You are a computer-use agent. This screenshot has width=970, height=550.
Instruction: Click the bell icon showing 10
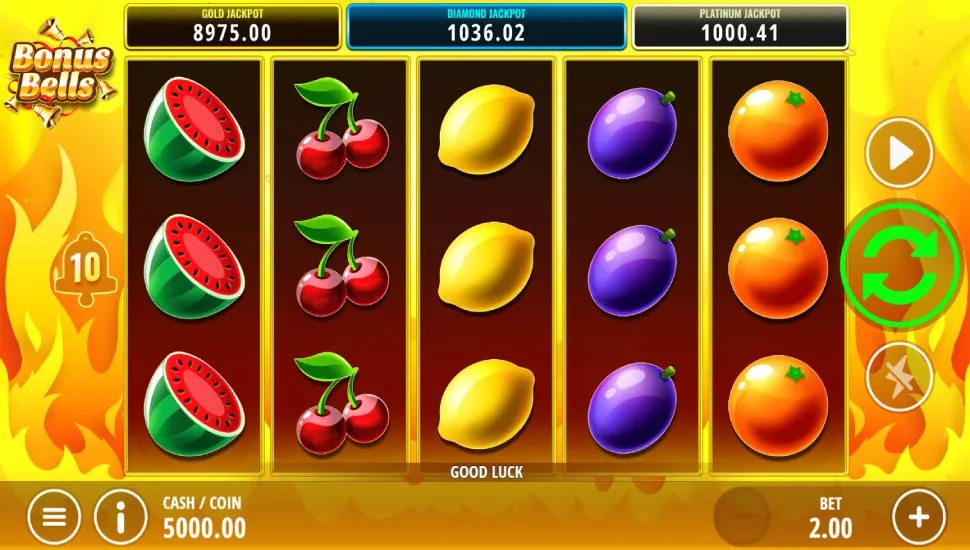84,267
